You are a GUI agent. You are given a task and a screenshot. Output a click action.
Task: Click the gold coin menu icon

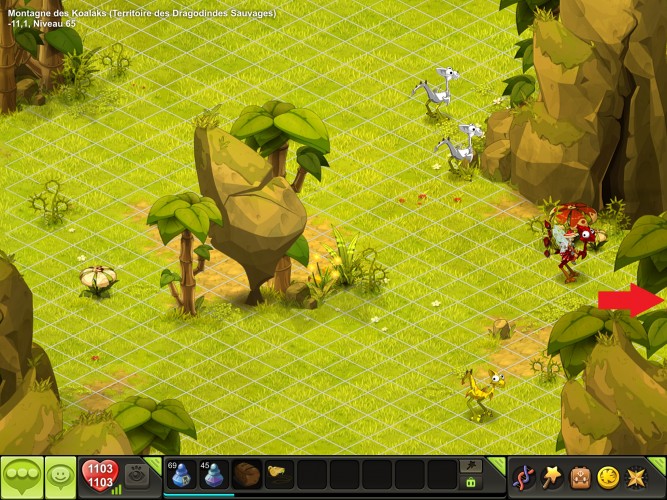[x=607, y=476]
